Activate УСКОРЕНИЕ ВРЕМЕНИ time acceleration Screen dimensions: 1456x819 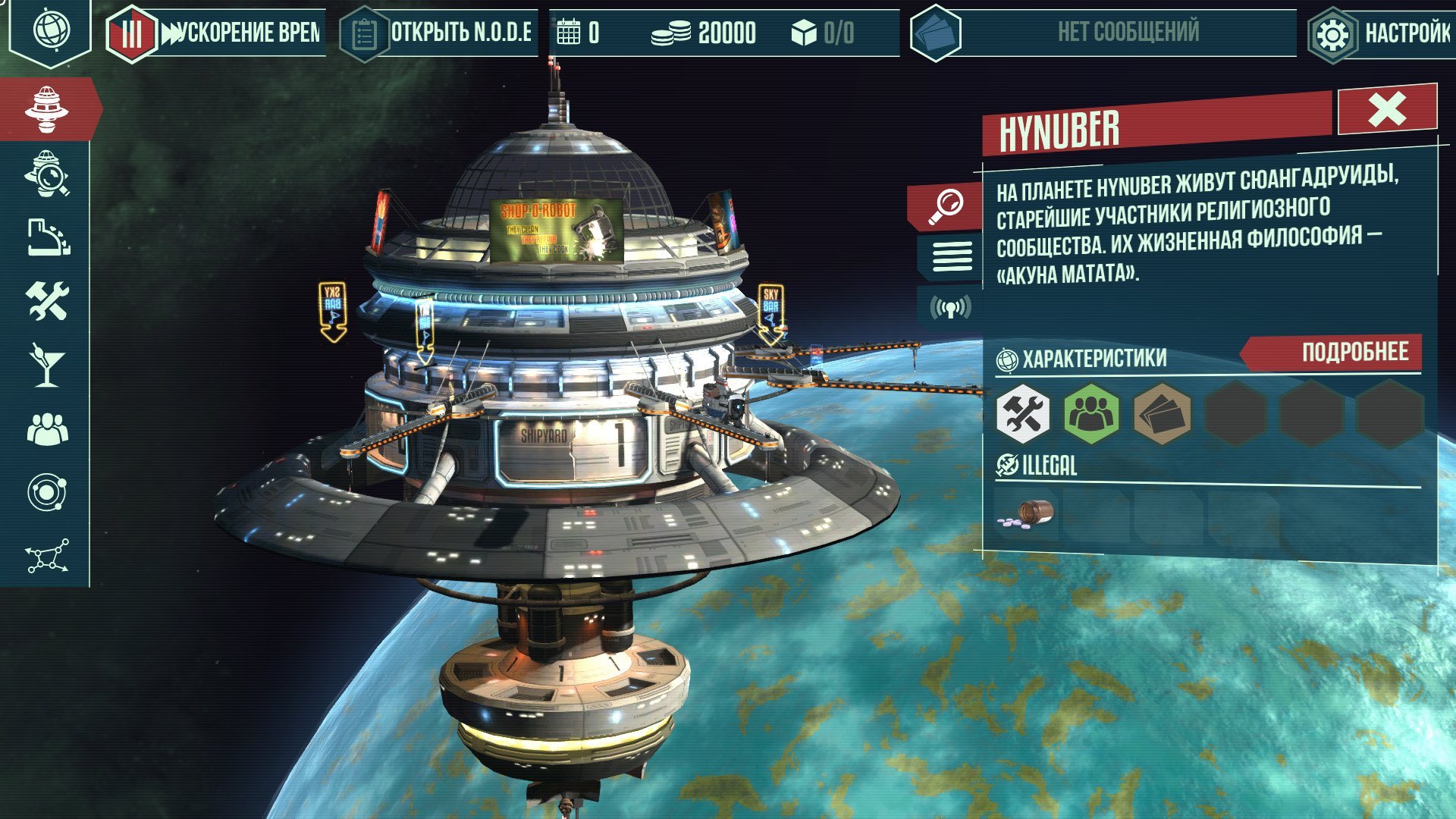(x=241, y=33)
